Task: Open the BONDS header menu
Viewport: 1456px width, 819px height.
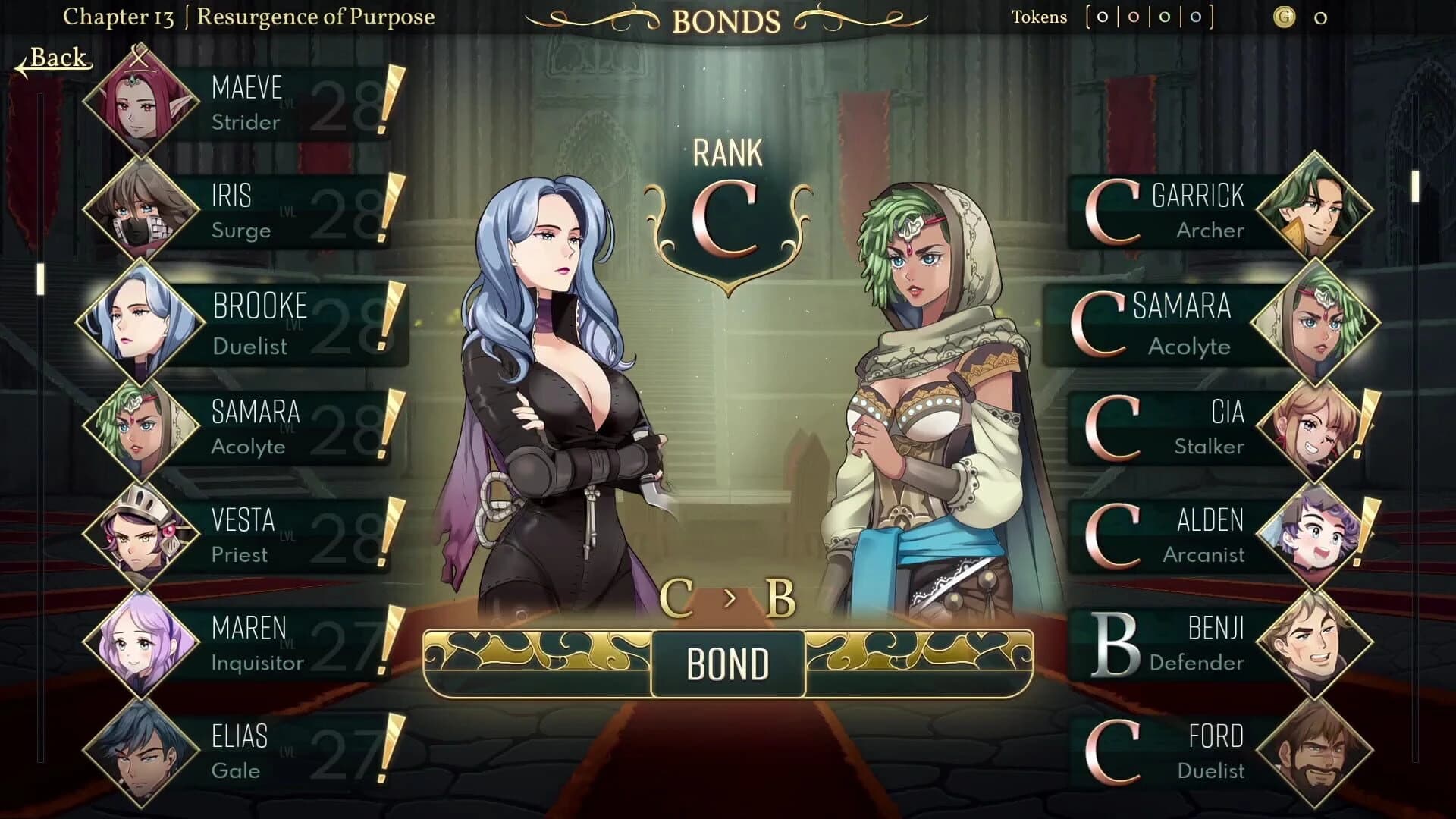Action: click(x=726, y=19)
